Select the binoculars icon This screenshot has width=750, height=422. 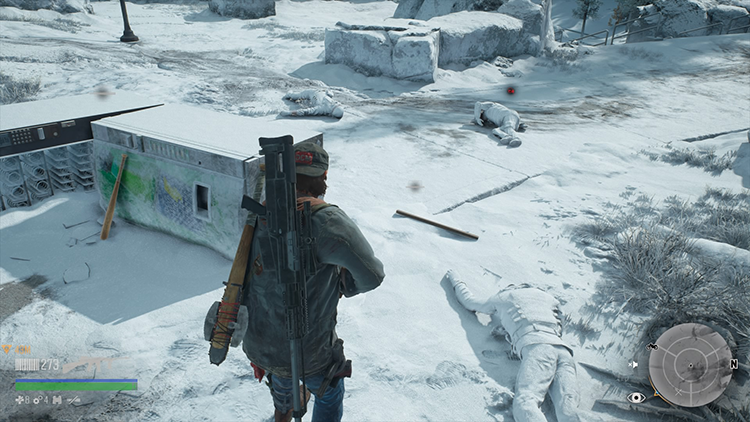(58, 400)
